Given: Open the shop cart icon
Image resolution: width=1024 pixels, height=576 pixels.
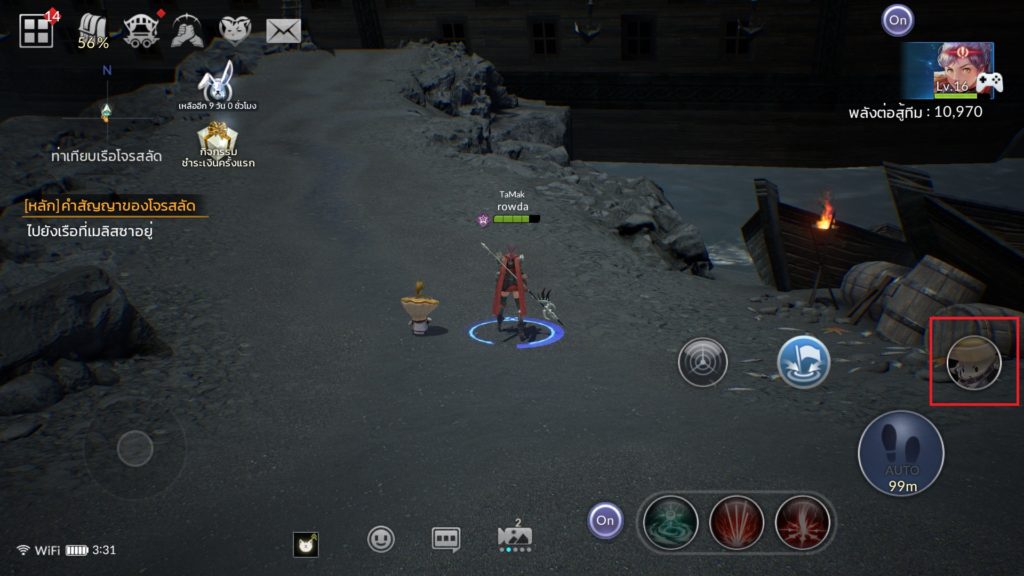Looking at the screenshot, I should pyautogui.click(x=142, y=32).
